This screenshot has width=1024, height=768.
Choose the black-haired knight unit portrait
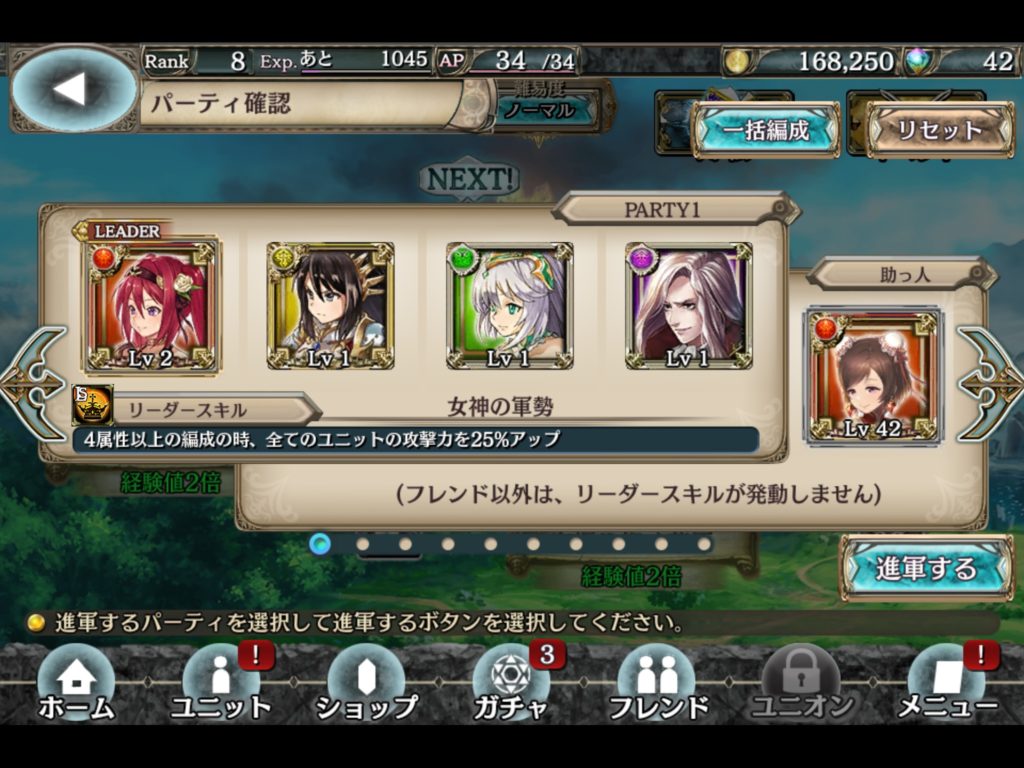point(330,306)
